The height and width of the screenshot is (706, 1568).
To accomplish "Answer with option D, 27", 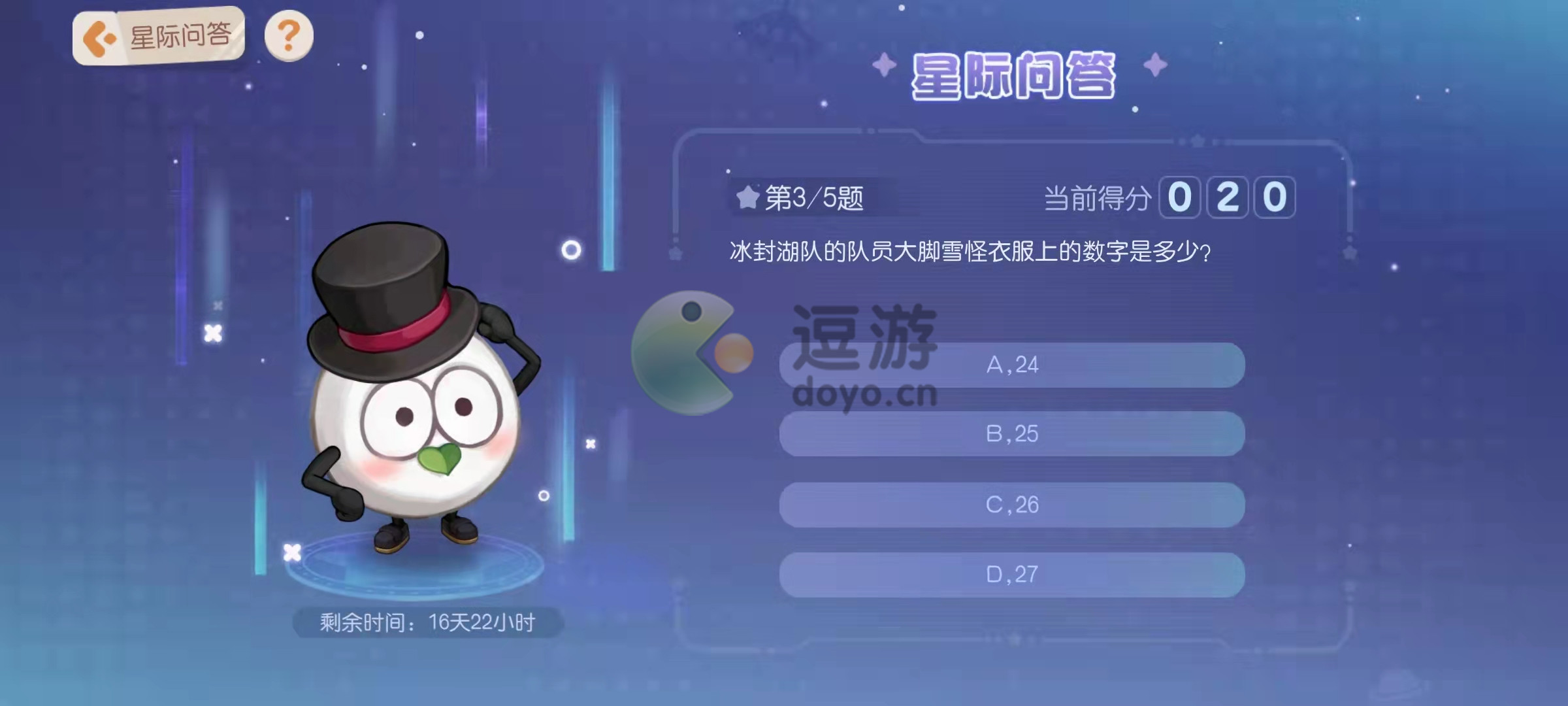I will (1011, 575).
